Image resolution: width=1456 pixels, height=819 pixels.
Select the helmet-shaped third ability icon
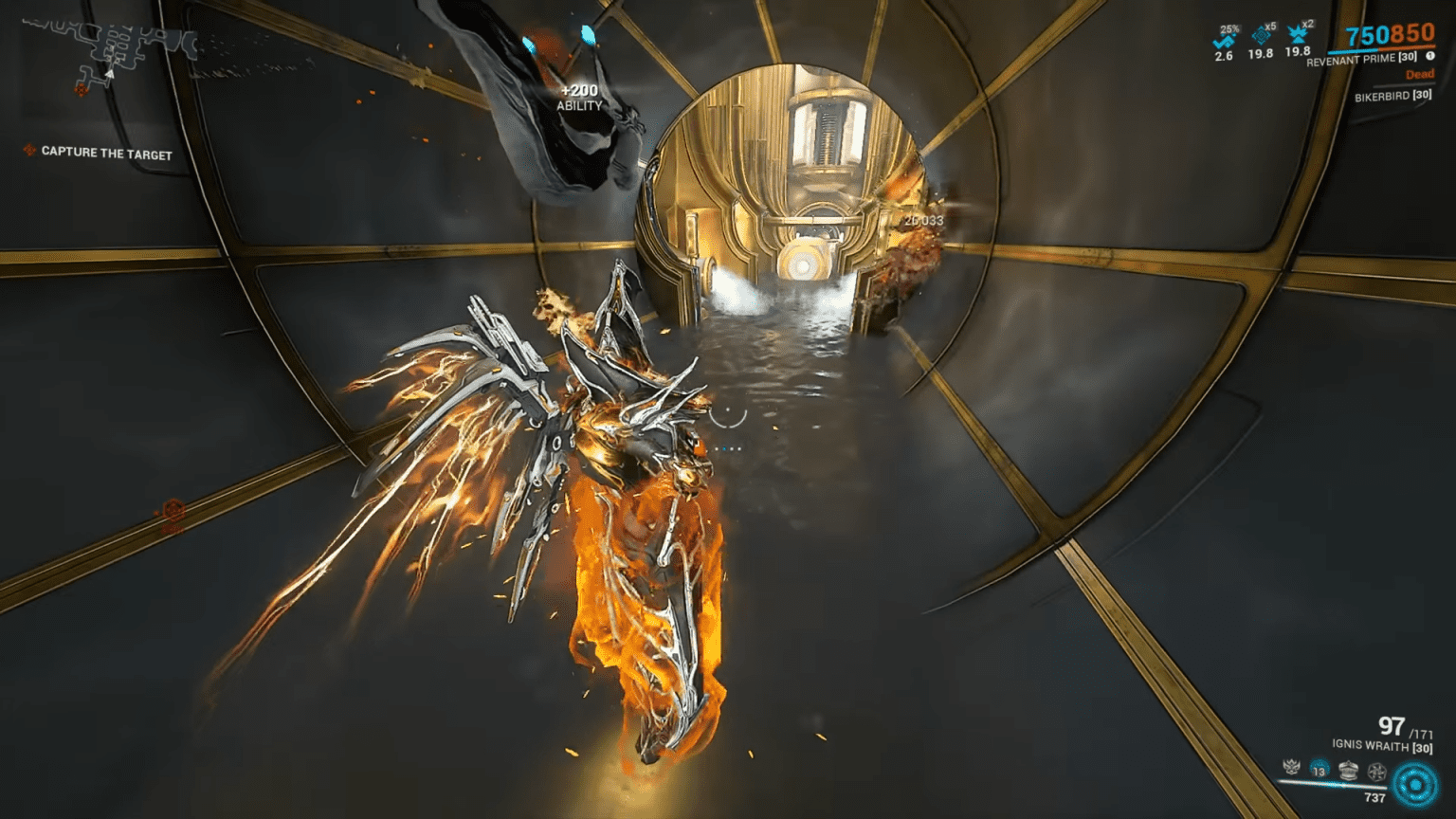click(1349, 770)
